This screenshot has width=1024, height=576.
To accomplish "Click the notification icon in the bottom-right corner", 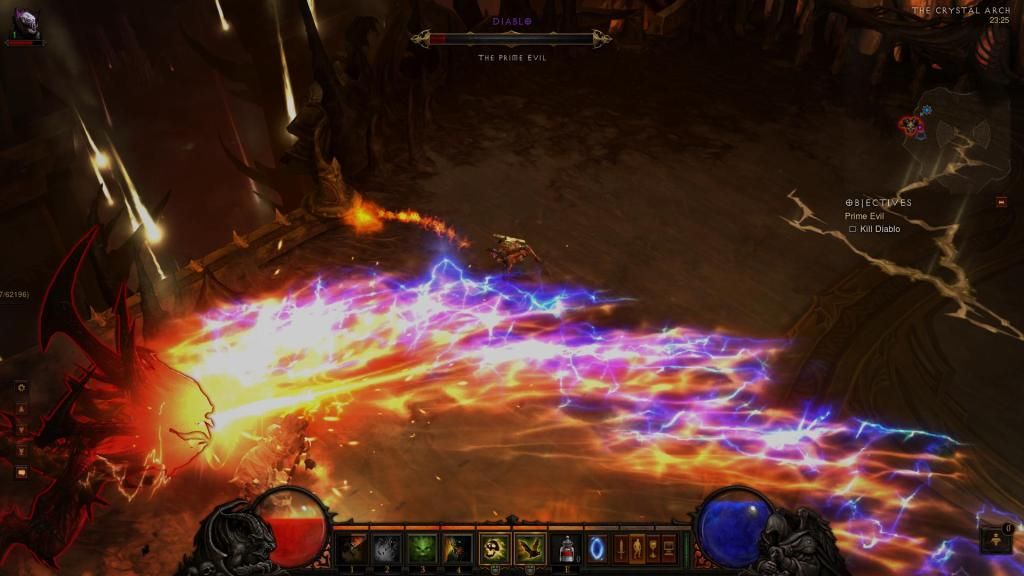I will coord(997,540).
